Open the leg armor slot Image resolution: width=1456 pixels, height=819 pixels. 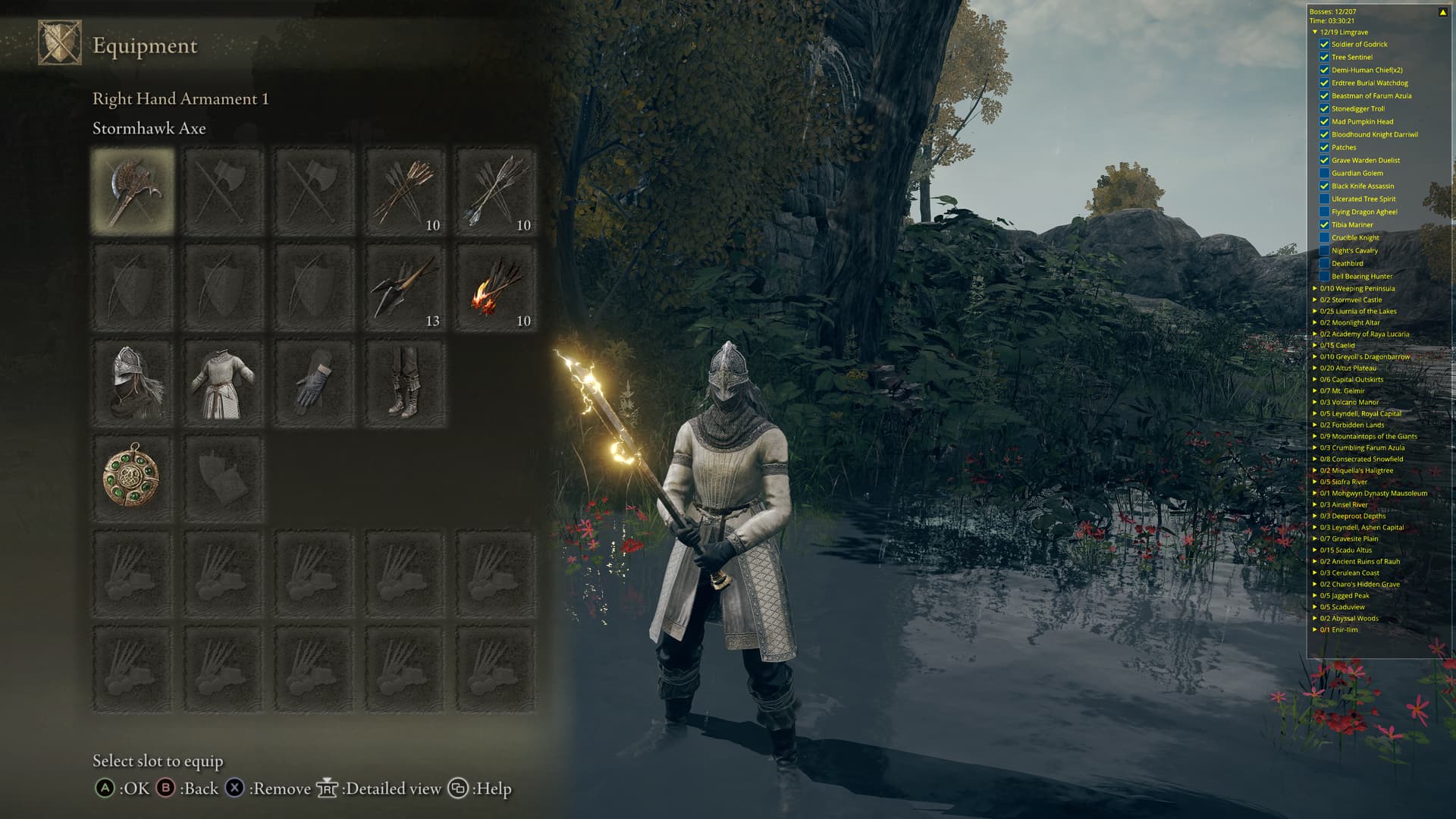point(405,383)
